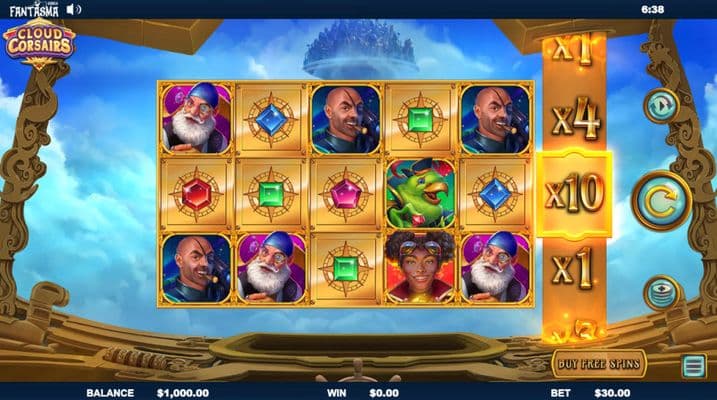The height and width of the screenshot is (400, 717).
Task: Toggle sound with the speaker icon
Action: [74, 9]
